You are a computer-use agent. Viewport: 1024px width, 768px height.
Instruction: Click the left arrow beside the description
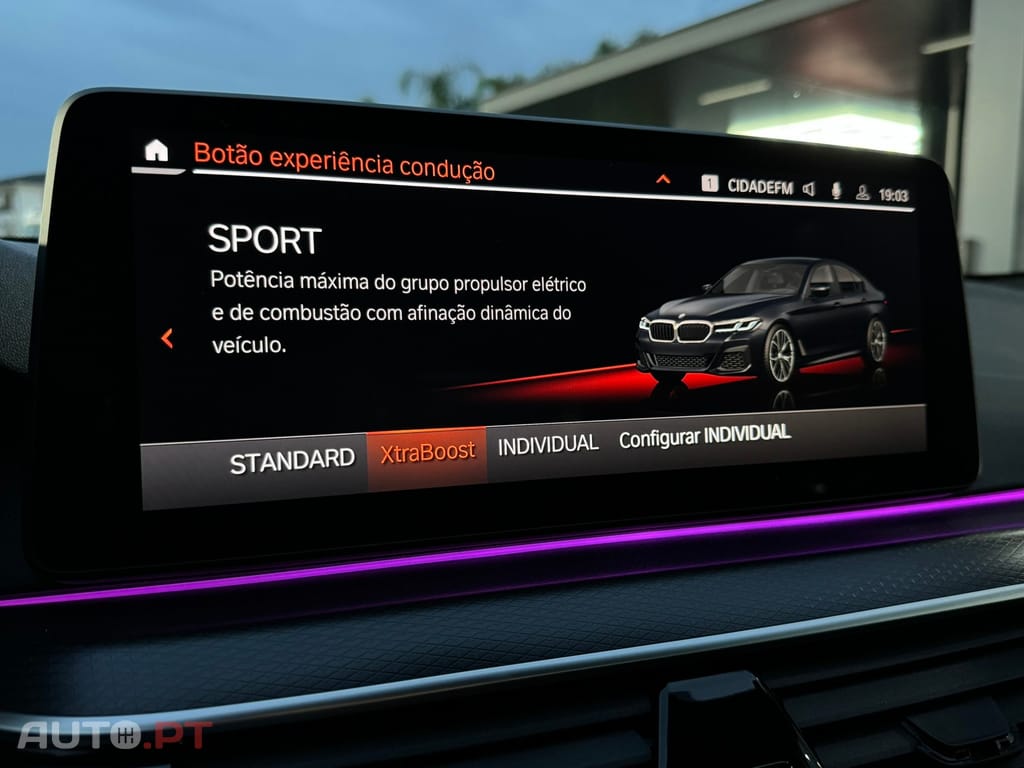point(167,339)
